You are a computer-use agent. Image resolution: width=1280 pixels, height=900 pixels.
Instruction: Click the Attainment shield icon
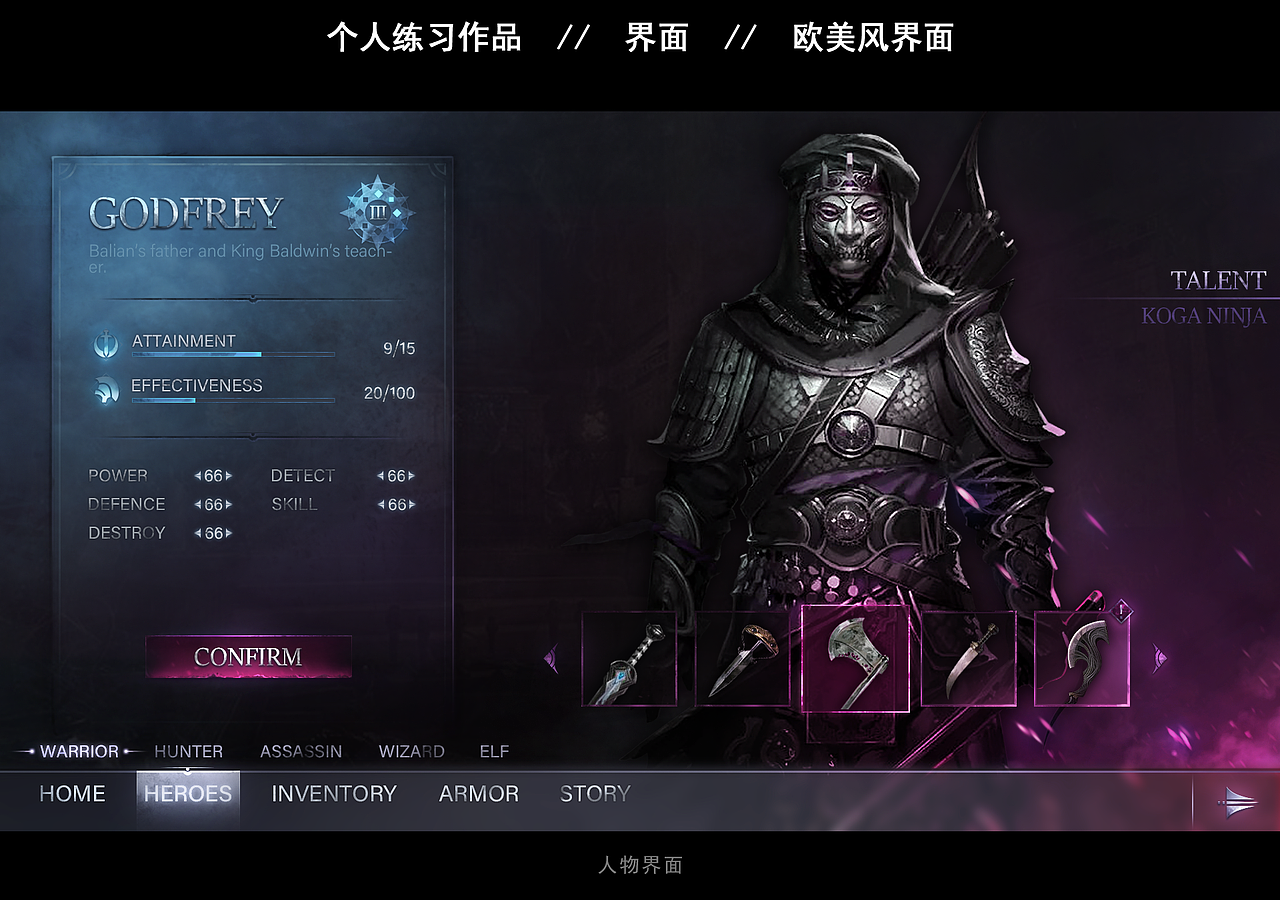click(105, 344)
